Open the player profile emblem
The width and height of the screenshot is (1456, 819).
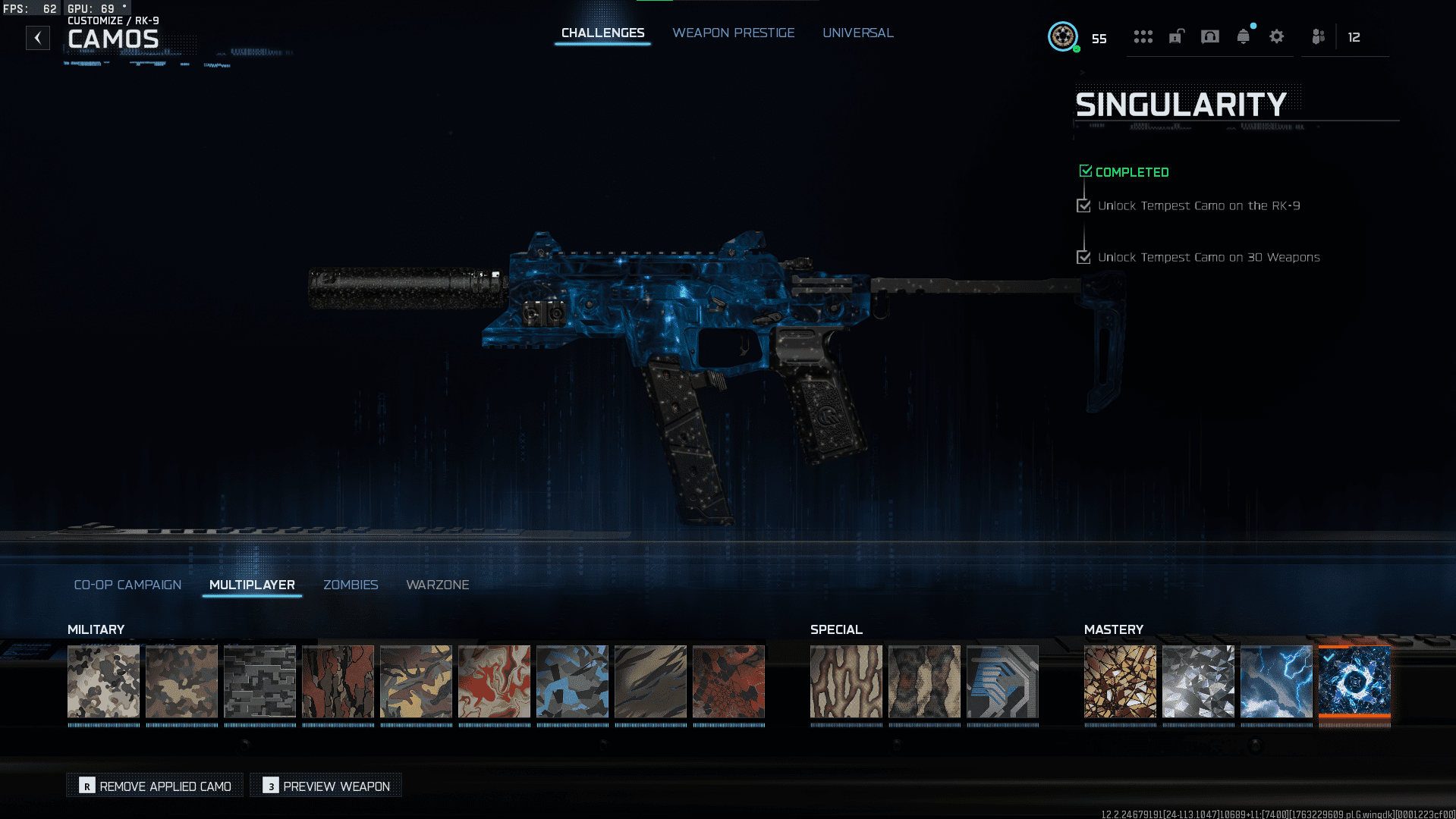coord(1062,36)
